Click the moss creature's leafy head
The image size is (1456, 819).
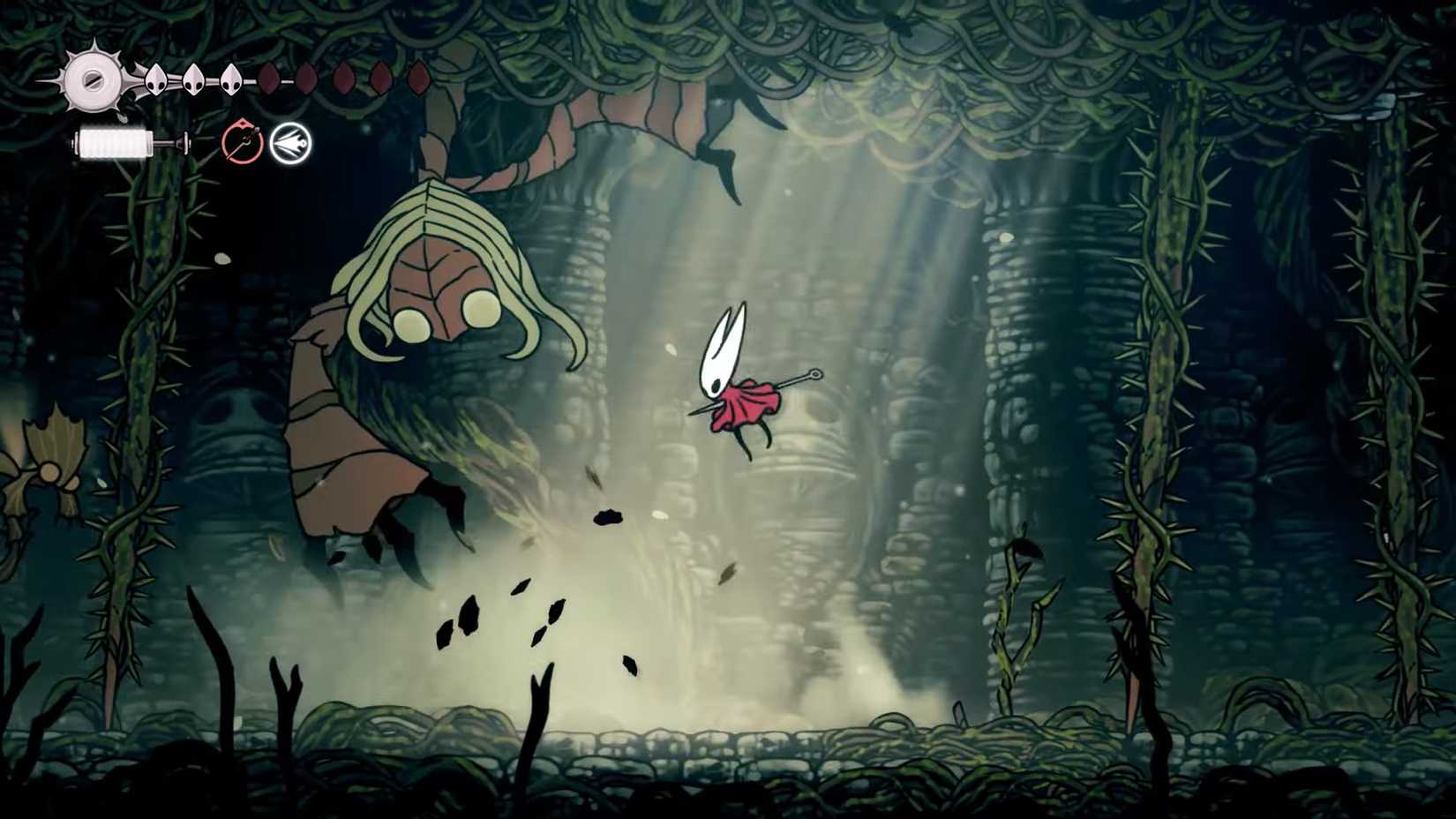tap(441, 256)
